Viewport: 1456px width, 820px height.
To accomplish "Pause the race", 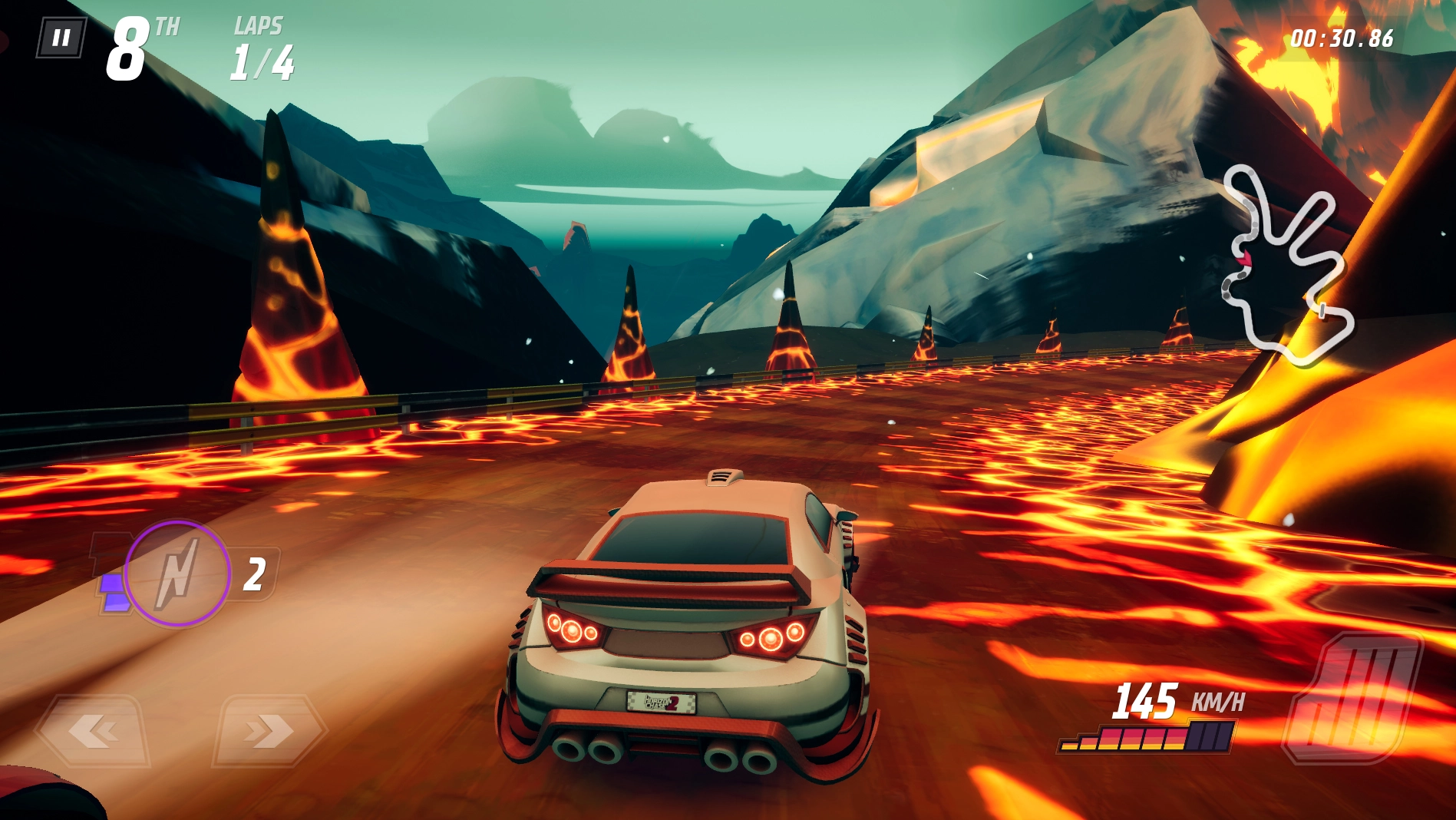I will click(x=61, y=38).
